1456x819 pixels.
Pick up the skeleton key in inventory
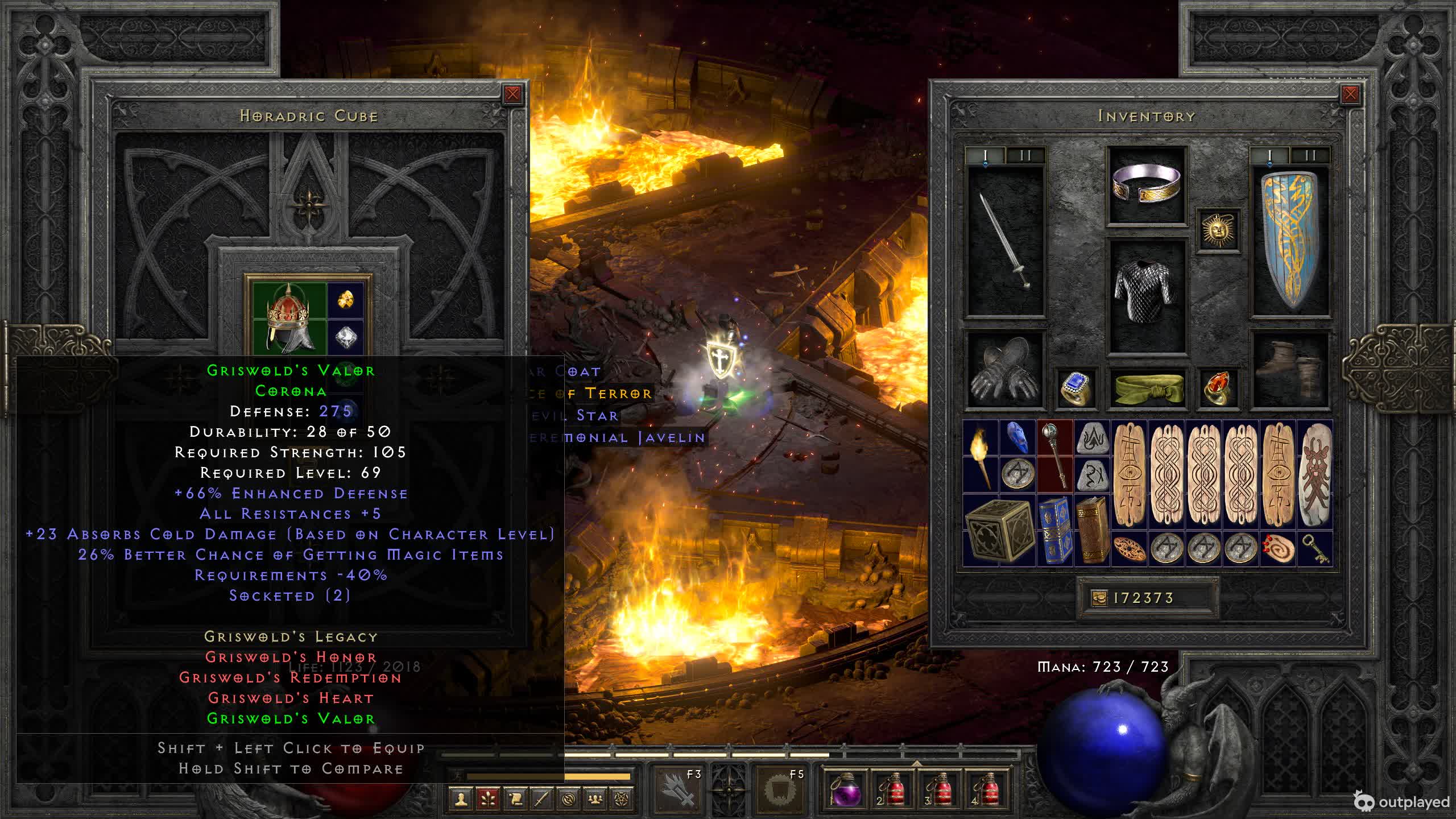point(1315,549)
